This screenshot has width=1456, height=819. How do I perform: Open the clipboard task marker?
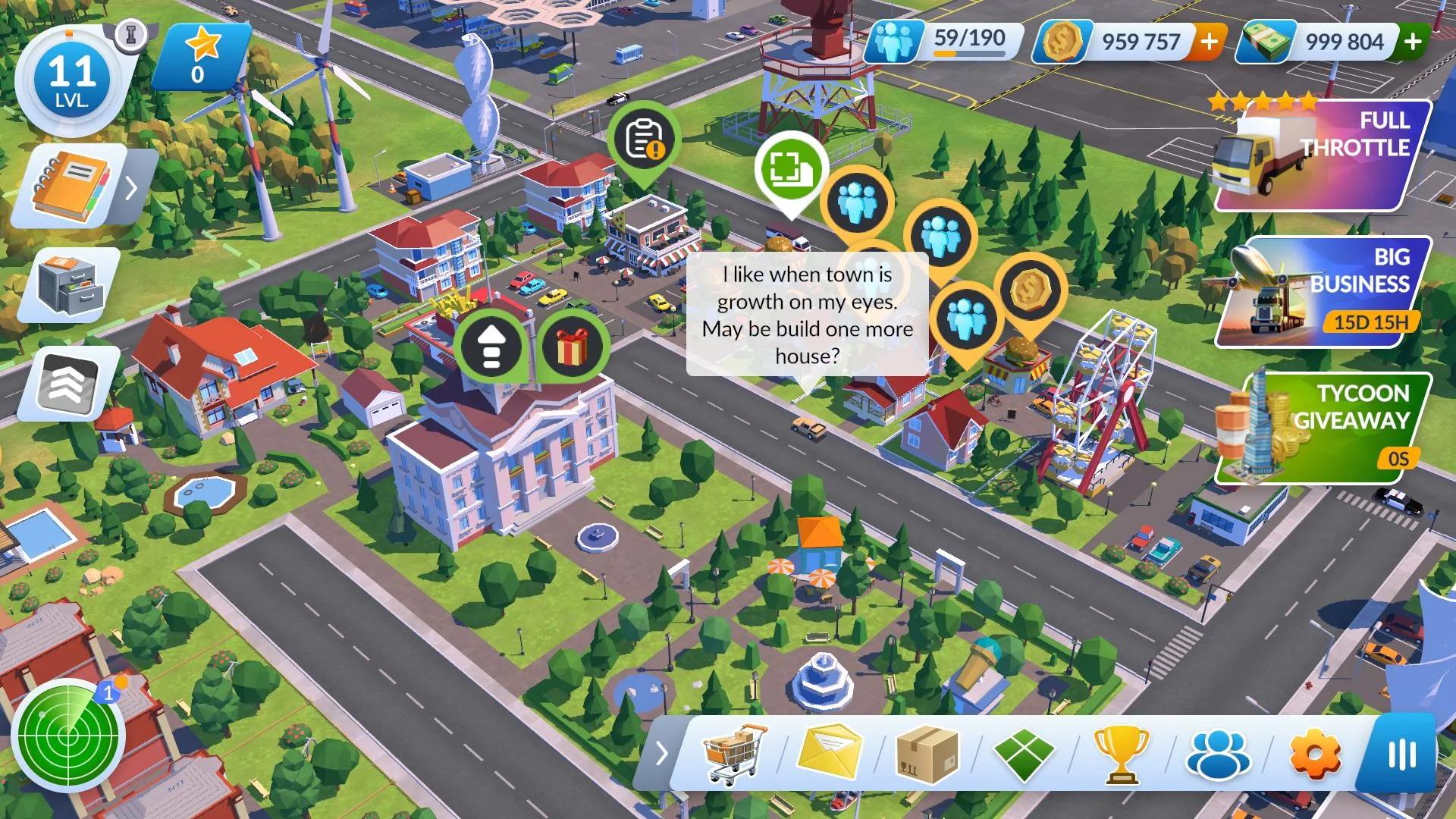[x=643, y=140]
